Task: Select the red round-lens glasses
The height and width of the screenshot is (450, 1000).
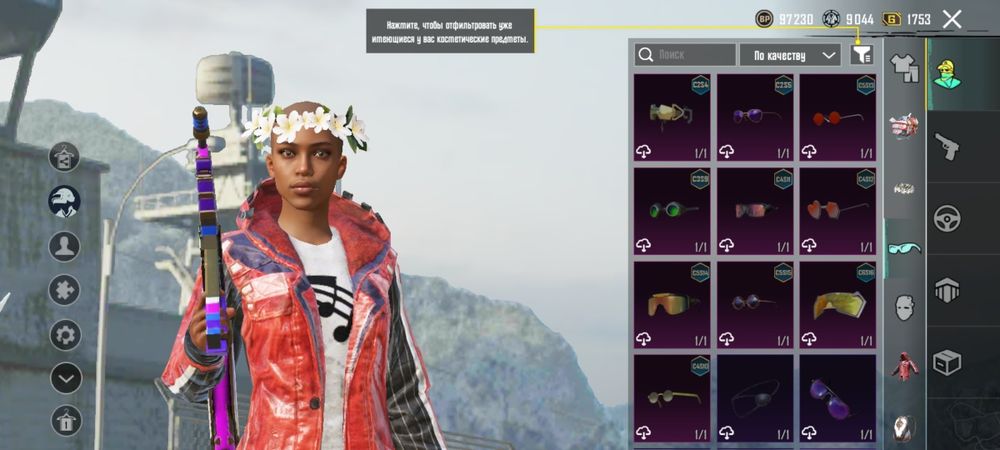Action: pyautogui.click(x=838, y=117)
